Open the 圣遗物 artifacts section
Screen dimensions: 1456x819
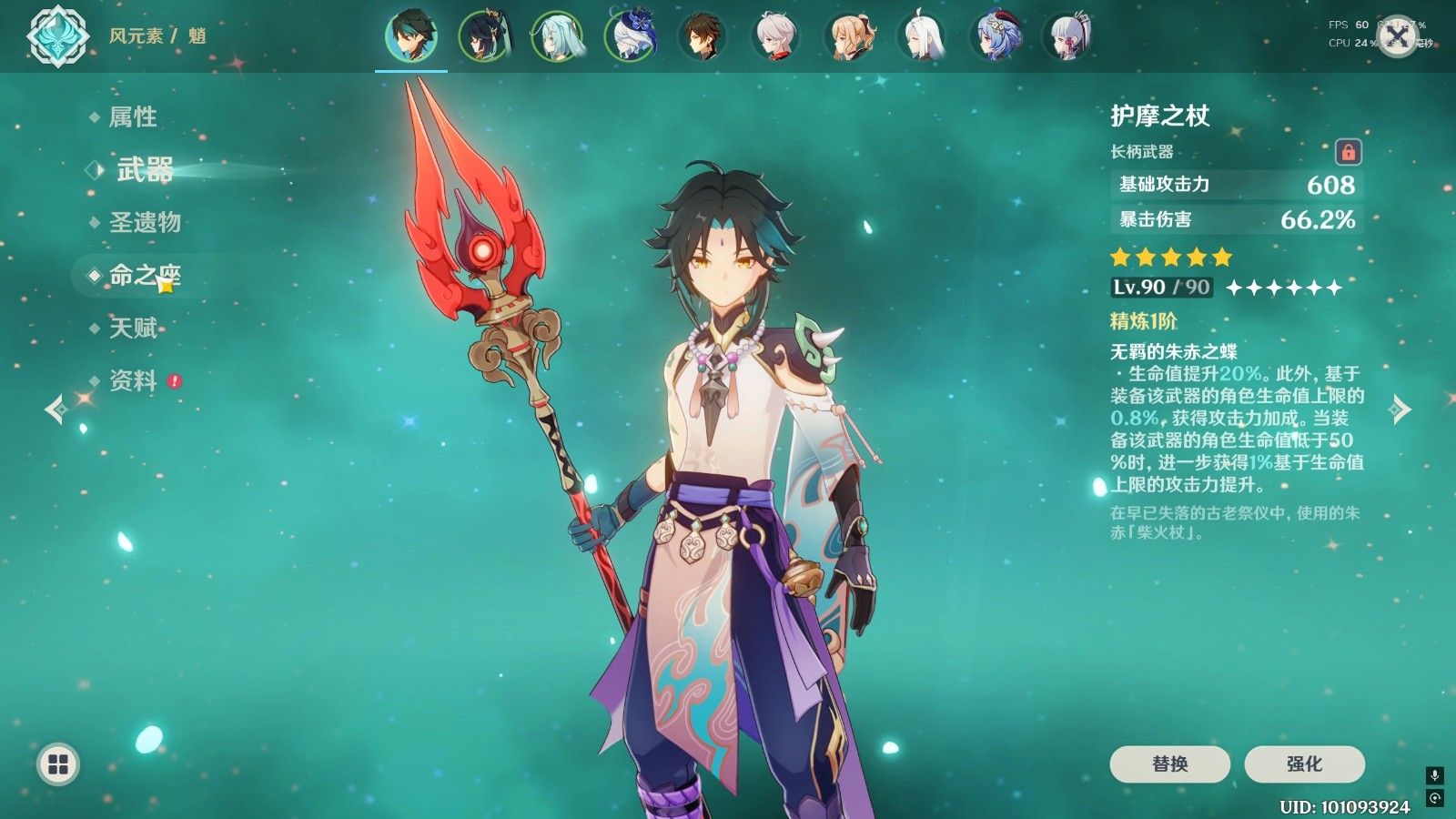click(x=145, y=223)
